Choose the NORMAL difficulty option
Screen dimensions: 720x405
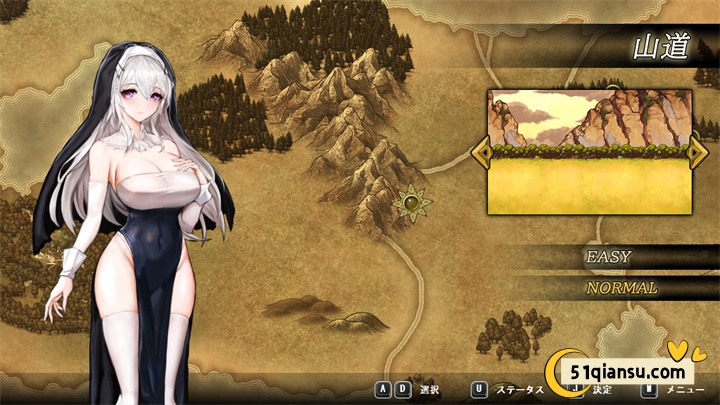(x=621, y=288)
